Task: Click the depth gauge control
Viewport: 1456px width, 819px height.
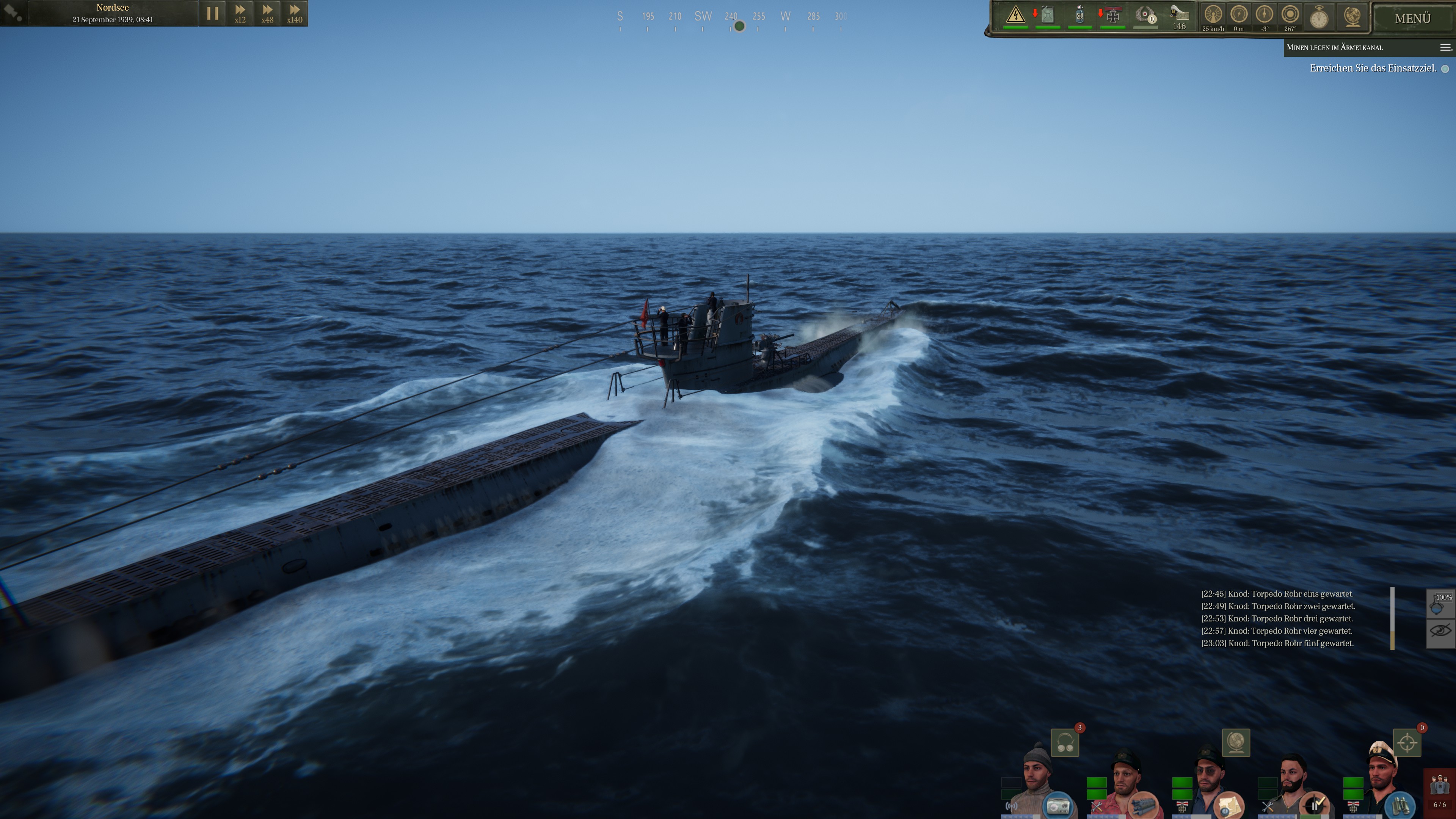Action: click(x=1239, y=15)
